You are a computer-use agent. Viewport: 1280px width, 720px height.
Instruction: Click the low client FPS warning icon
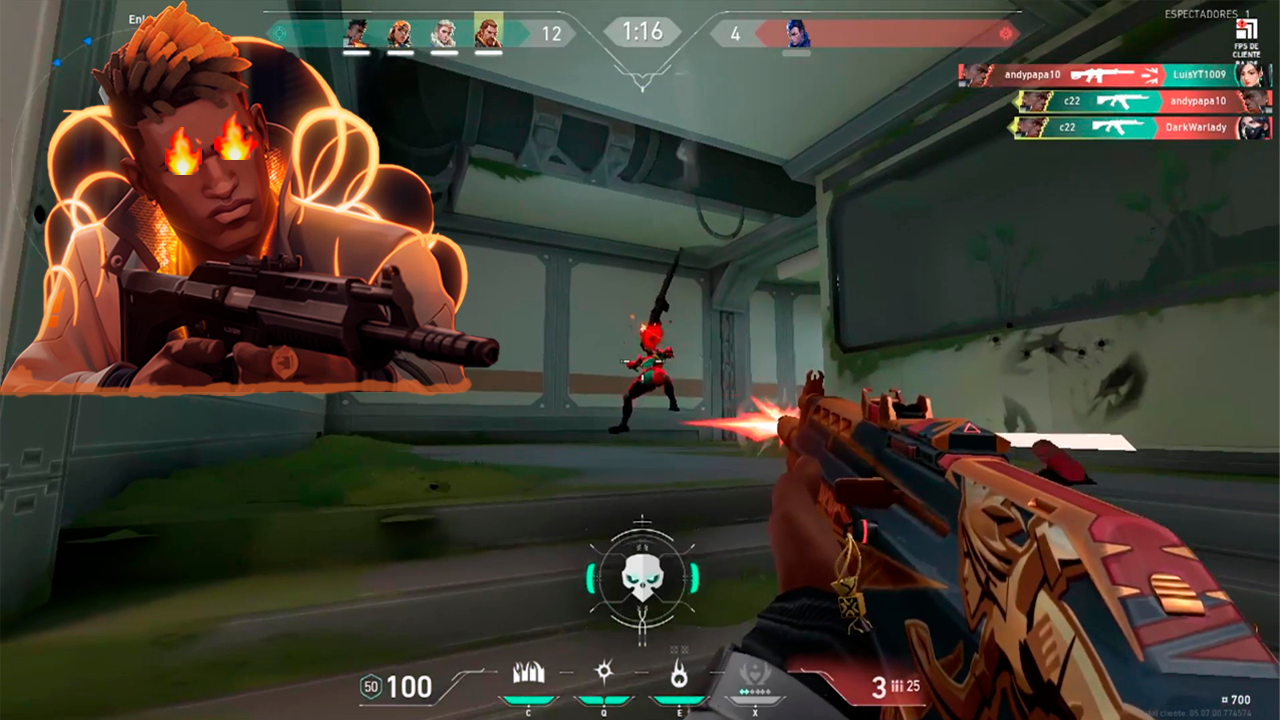1245,31
